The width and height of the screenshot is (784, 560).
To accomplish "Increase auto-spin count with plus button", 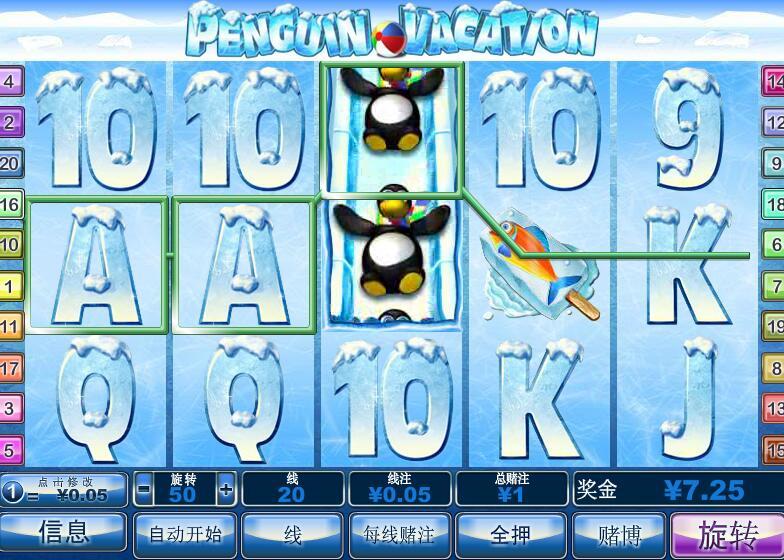I will [226, 490].
